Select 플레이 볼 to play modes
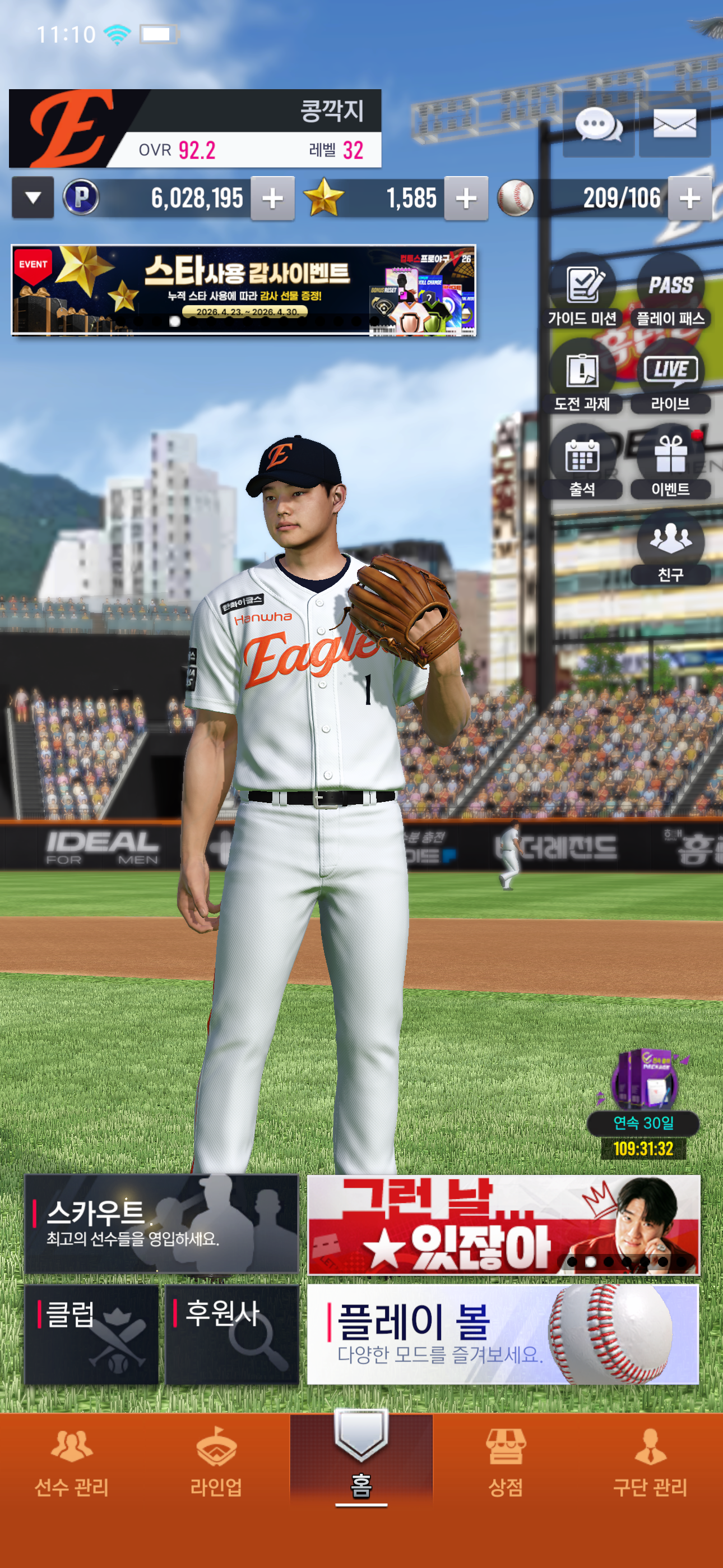Image resolution: width=723 pixels, height=1568 pixels. 503,1334
